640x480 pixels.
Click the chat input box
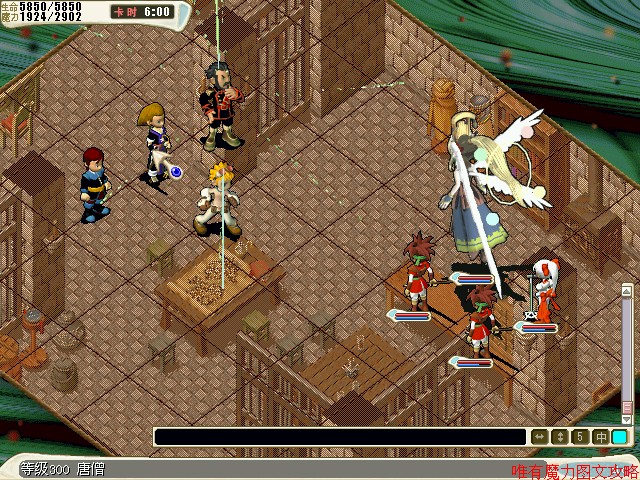coord(340,437)
